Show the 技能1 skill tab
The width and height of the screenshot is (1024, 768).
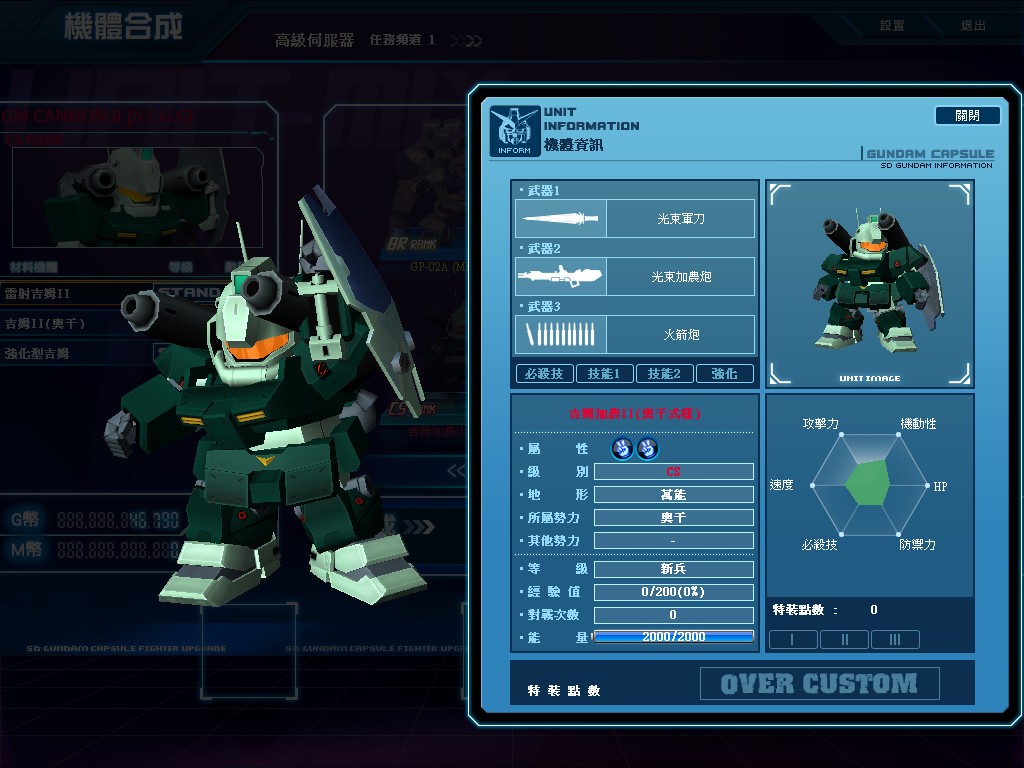coord(604,374)
